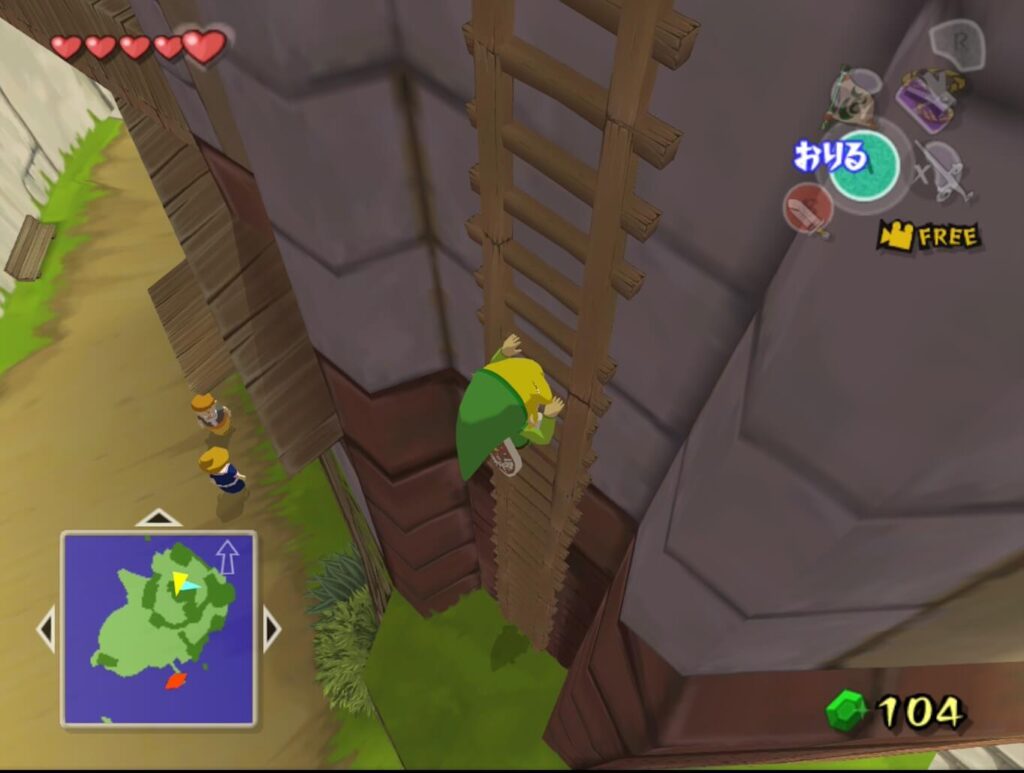1024x773 pixels.
Task: Select the purple box item icon
Action: coord(929,99)
